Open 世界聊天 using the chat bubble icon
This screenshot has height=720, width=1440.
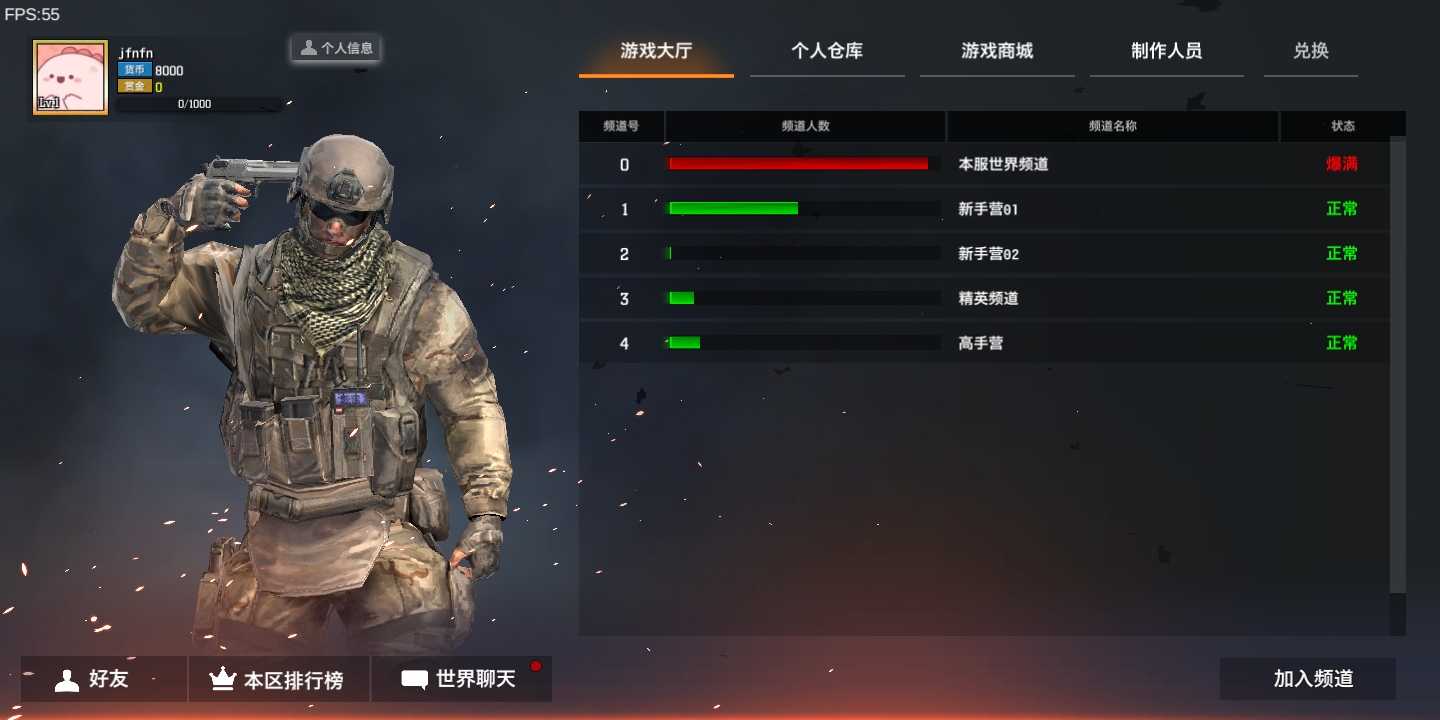[413, 679]
